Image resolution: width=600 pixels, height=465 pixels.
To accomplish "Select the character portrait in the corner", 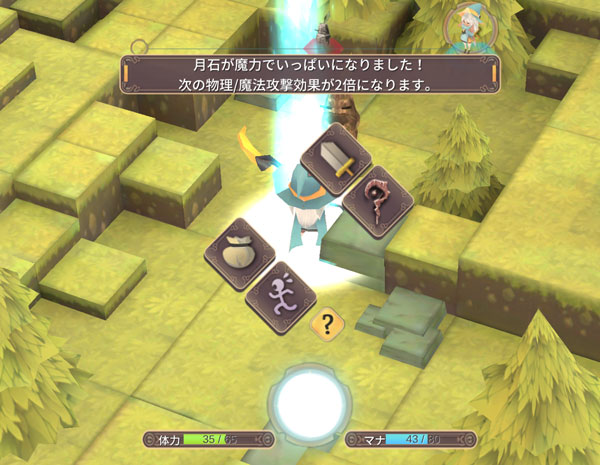I will 464,29.
